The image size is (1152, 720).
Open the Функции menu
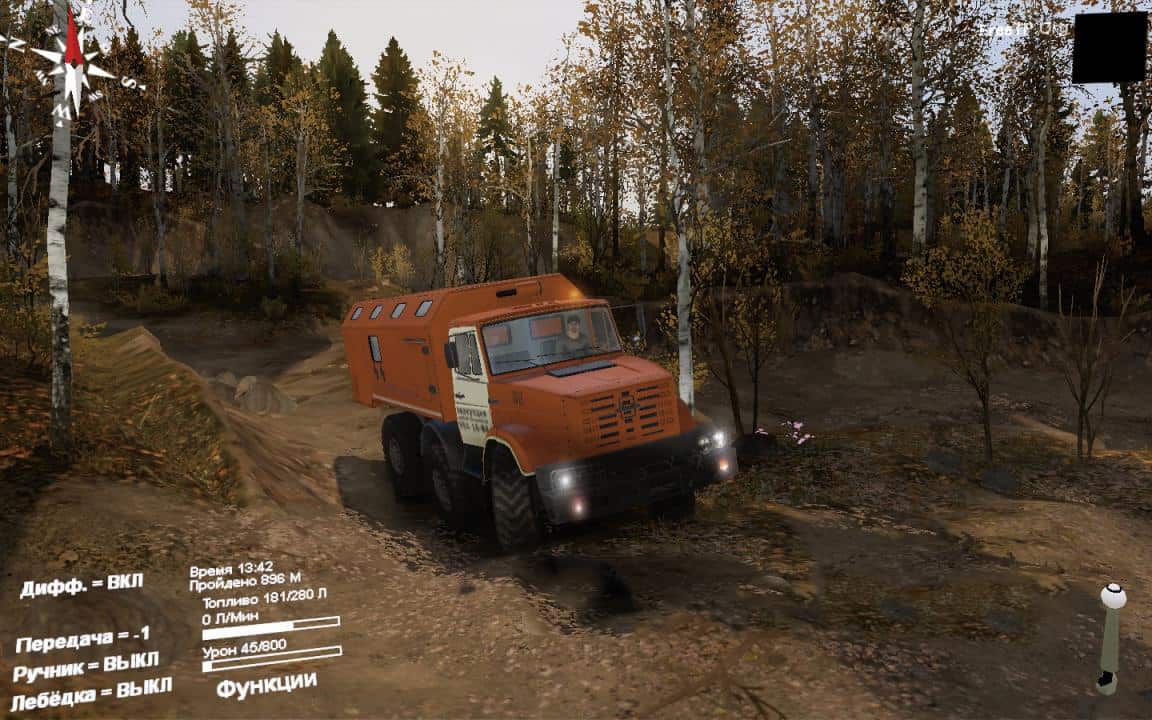pos(266,686)
